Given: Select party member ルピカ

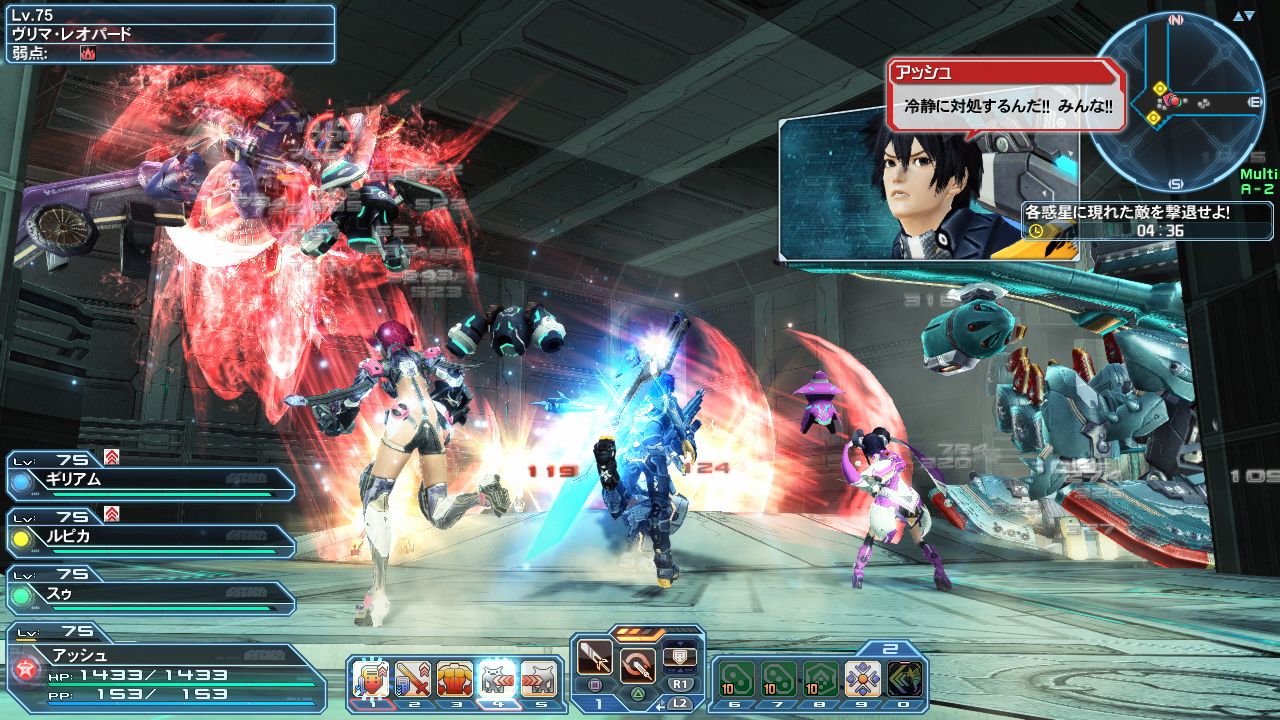Looking at the screenshot, I should point(150,537).
